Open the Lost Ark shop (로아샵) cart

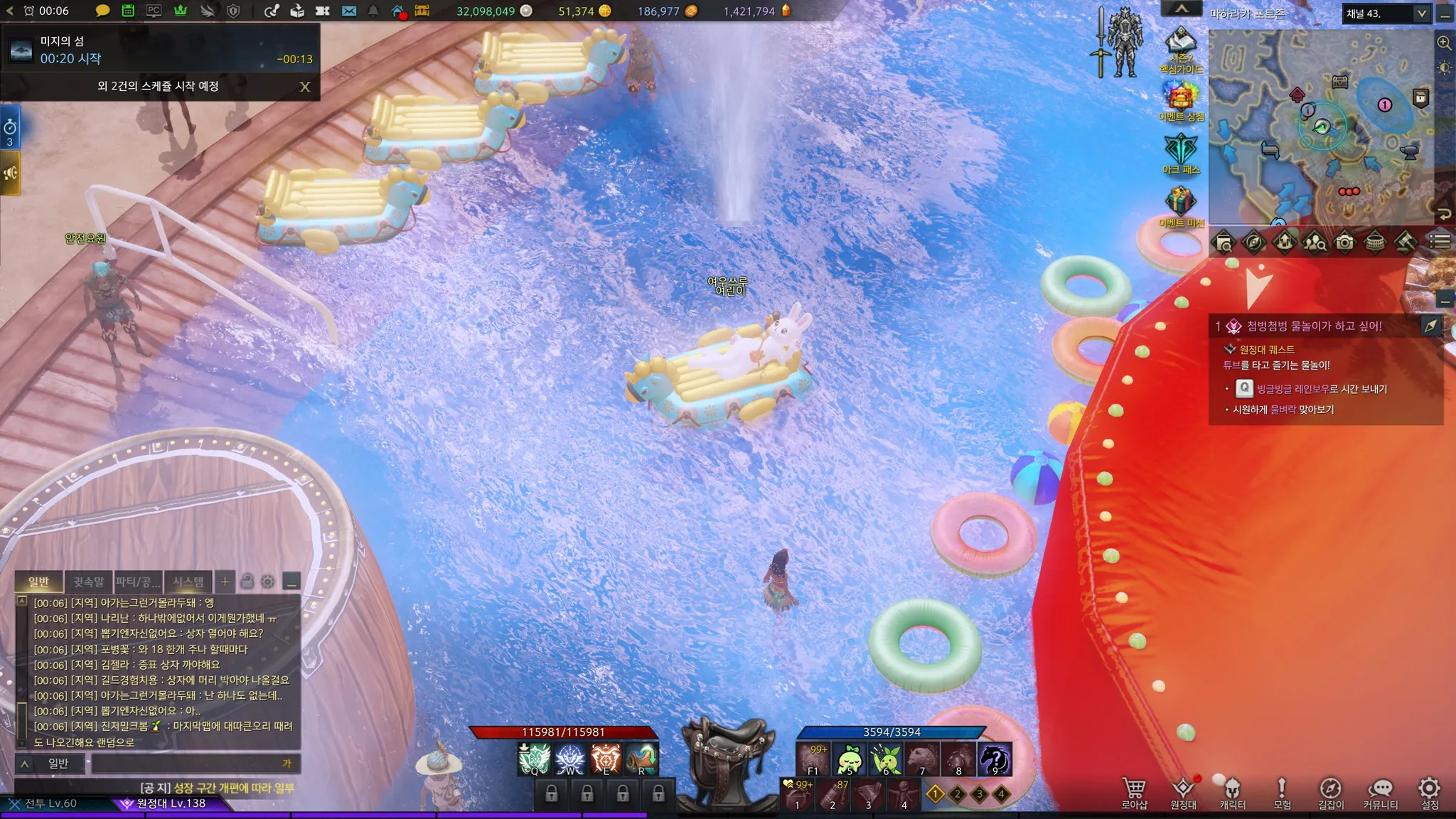click(1134, 791)
